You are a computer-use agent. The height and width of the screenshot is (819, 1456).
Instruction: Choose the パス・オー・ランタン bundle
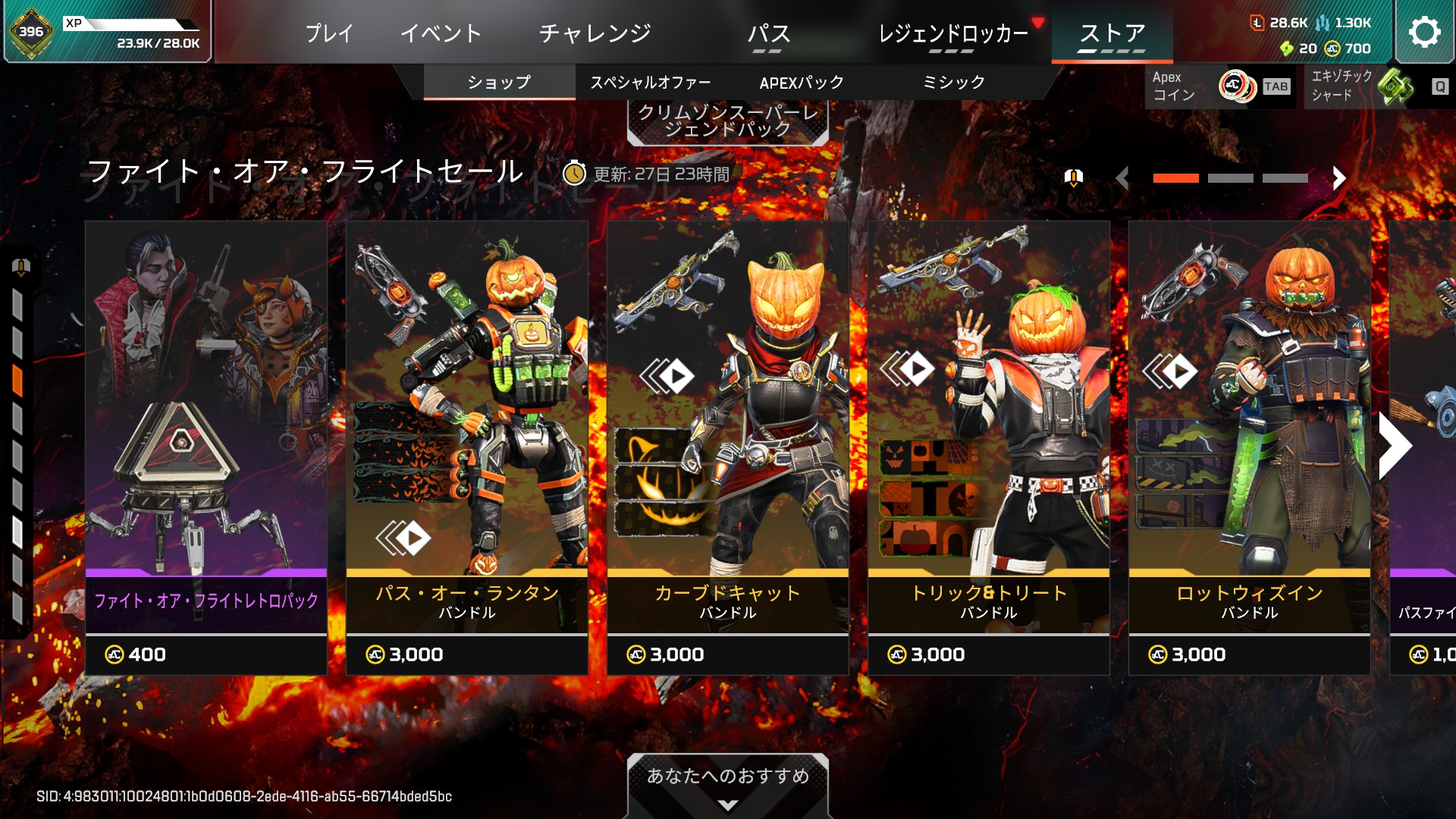(467, 447)
